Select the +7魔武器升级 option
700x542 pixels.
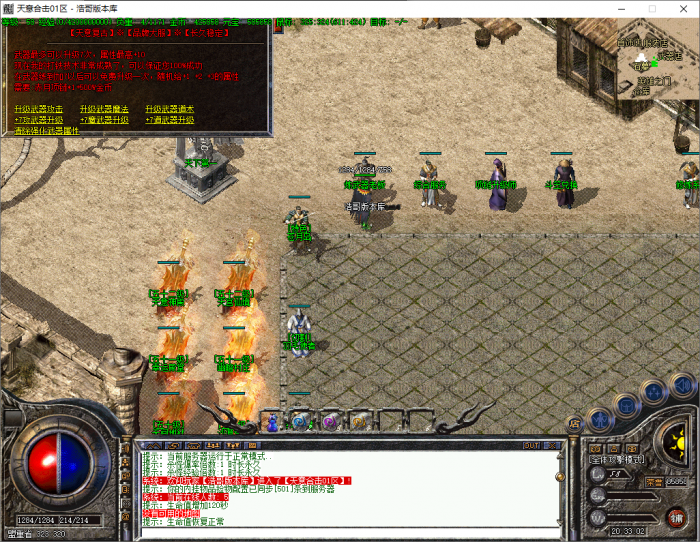click(104, 119)
